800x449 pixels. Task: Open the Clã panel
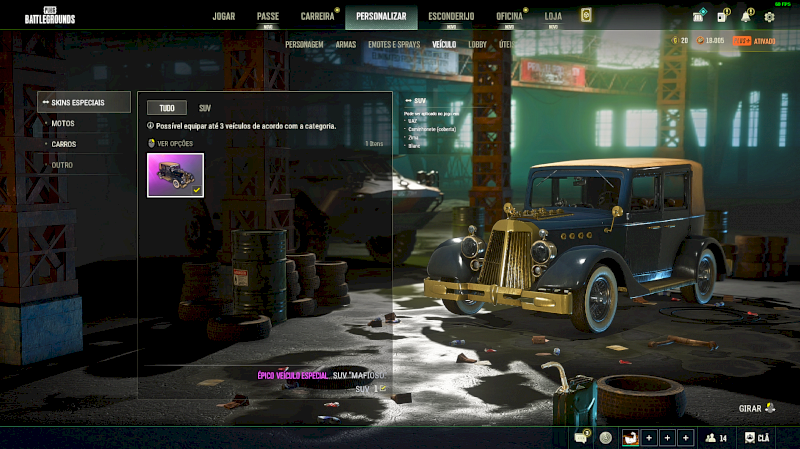(x=758, y=438)
